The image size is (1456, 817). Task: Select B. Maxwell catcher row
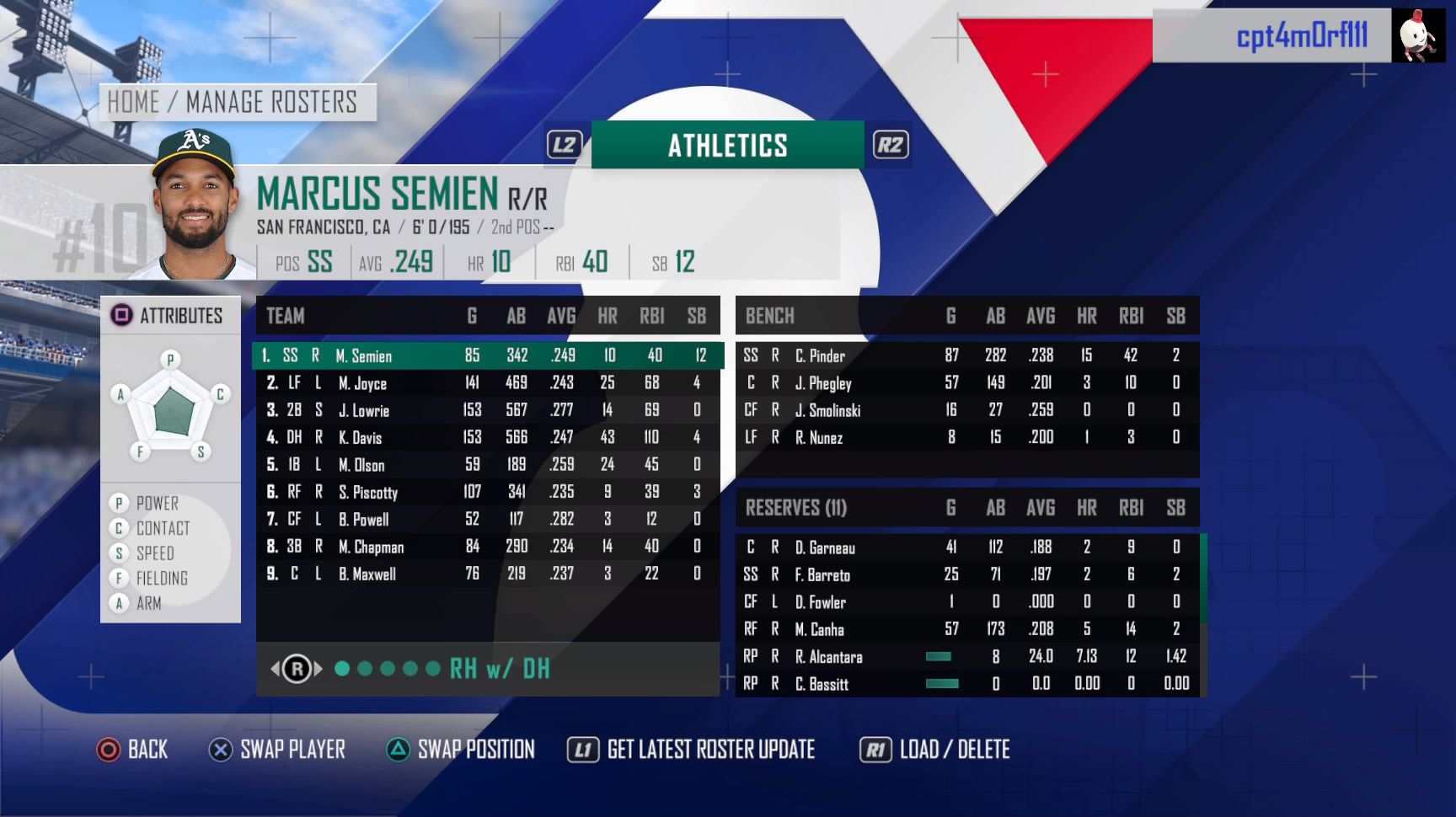click(487, 574)
